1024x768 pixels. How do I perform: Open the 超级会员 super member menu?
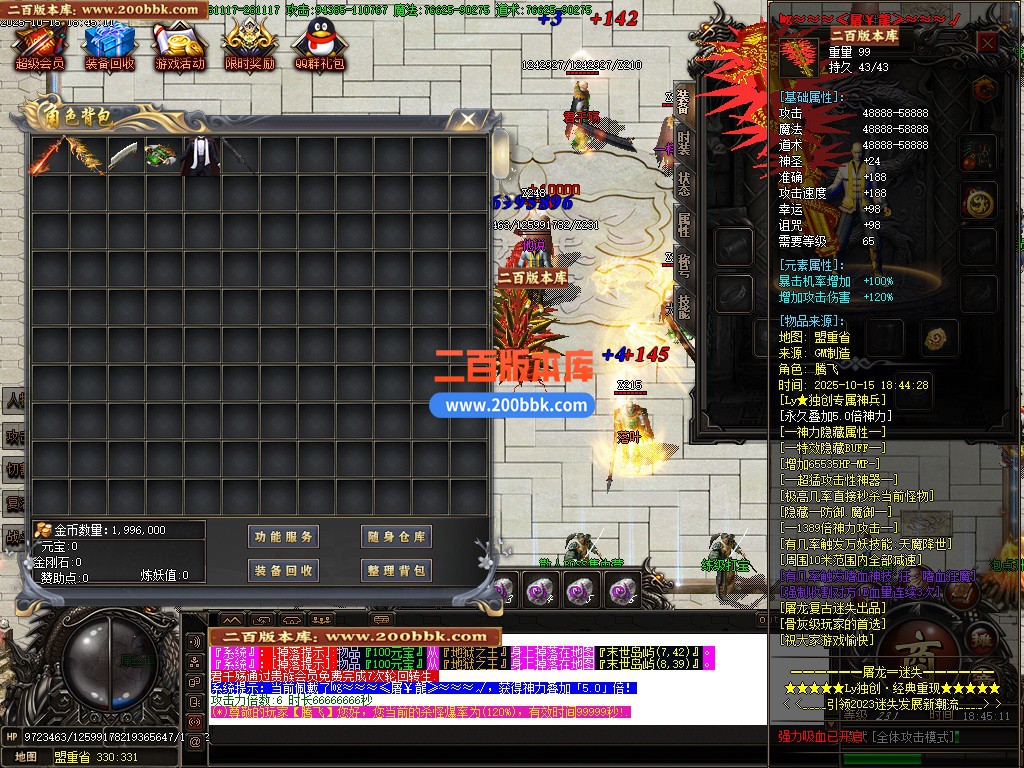39,45
